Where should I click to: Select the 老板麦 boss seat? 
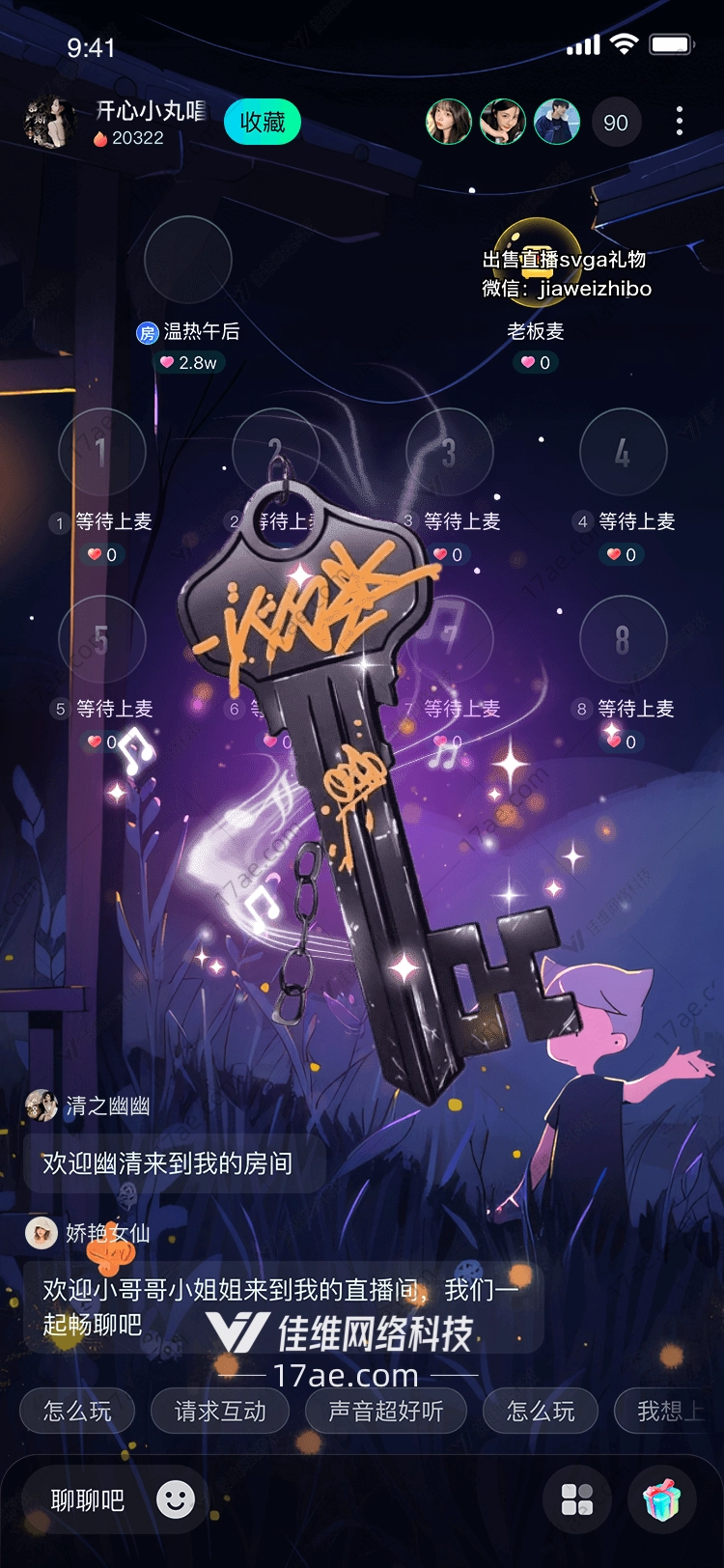pos(537,260)
